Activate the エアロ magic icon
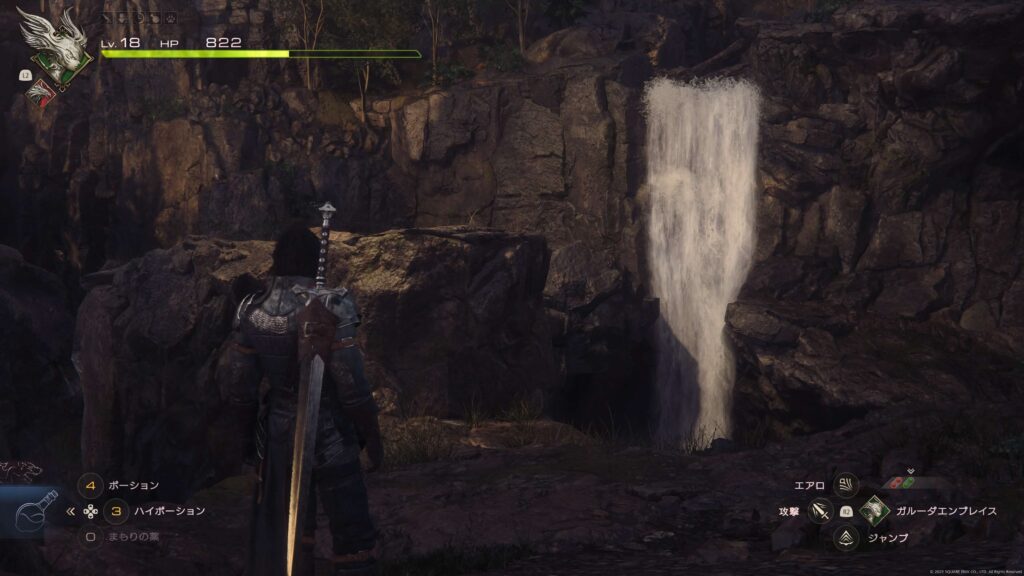 click(x=847, y=485)
